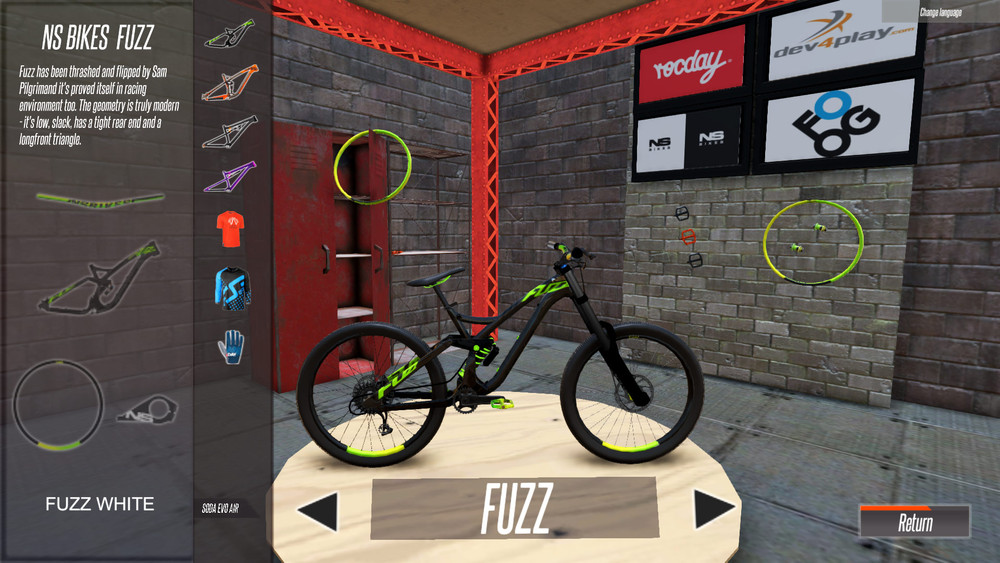The height and width of the screenshot is (563, 1000).
Task: Click the SODA EVO AIR label
Action: coord(220,509)
